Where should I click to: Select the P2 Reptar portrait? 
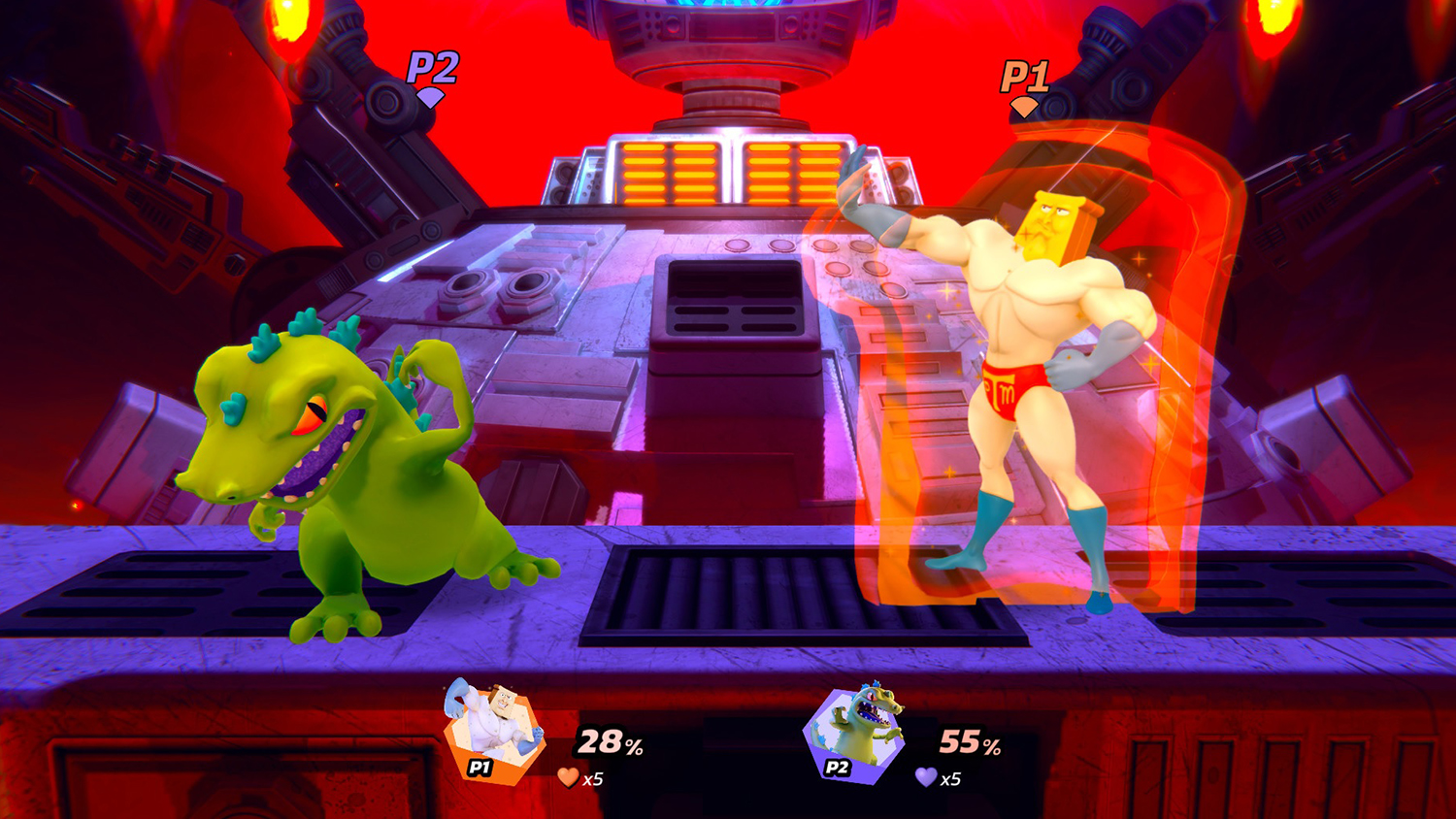[854, 735]
